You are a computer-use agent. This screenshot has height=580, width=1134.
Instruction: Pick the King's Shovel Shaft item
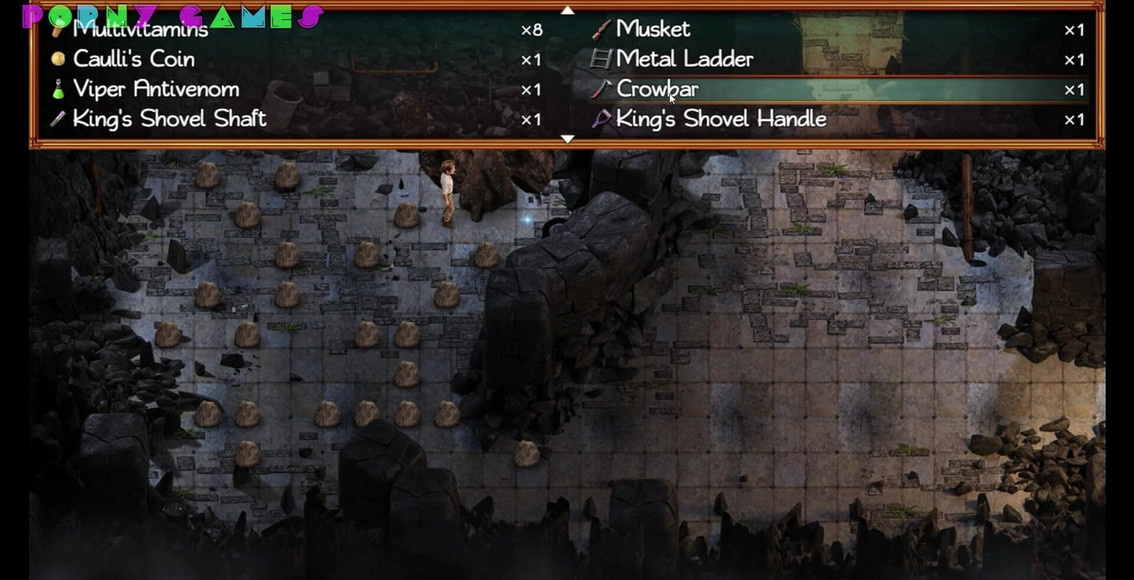[x=169, y=120]
